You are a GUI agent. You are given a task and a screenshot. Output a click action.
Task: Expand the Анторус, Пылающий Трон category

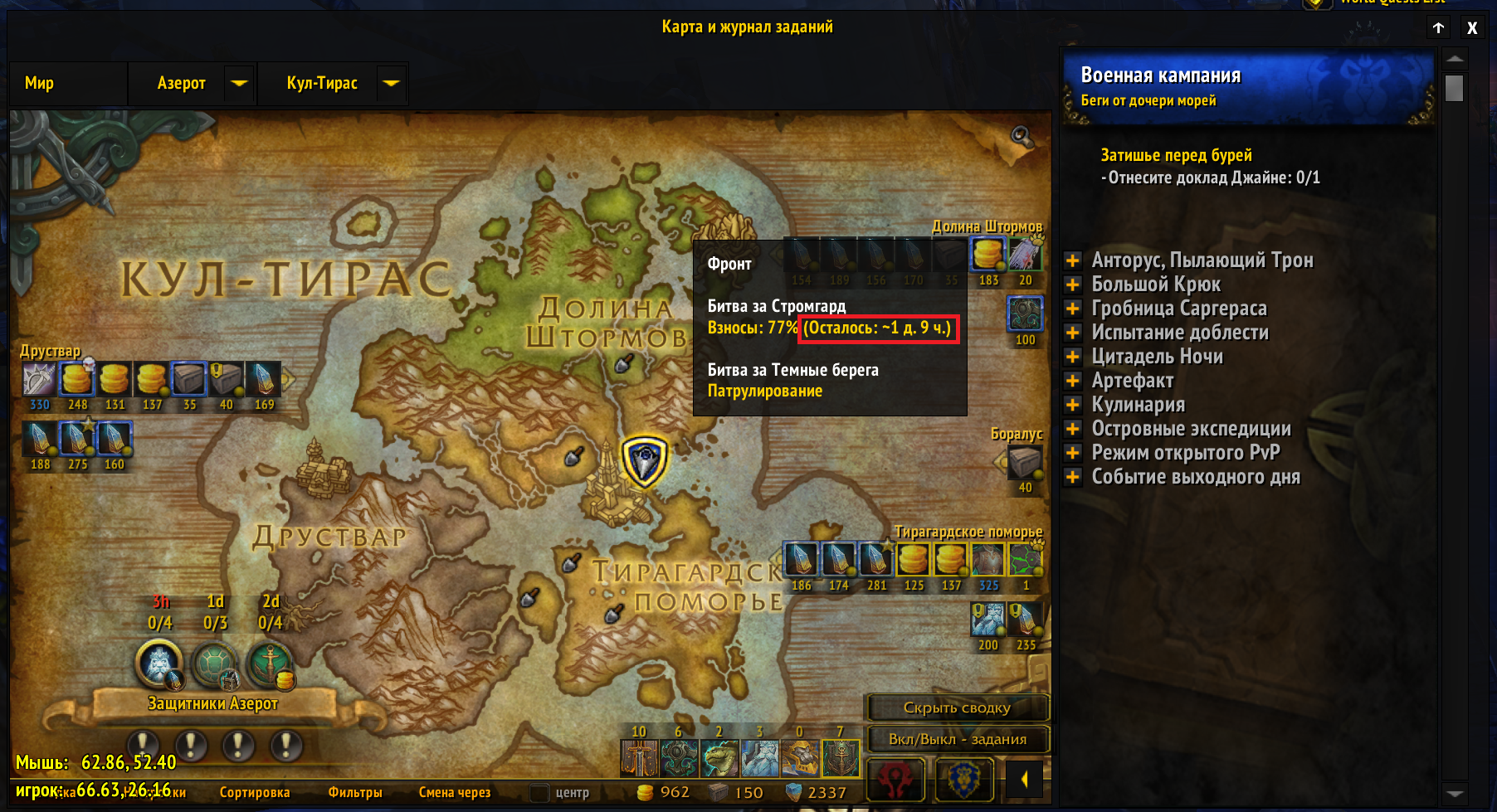(1073, 260)
